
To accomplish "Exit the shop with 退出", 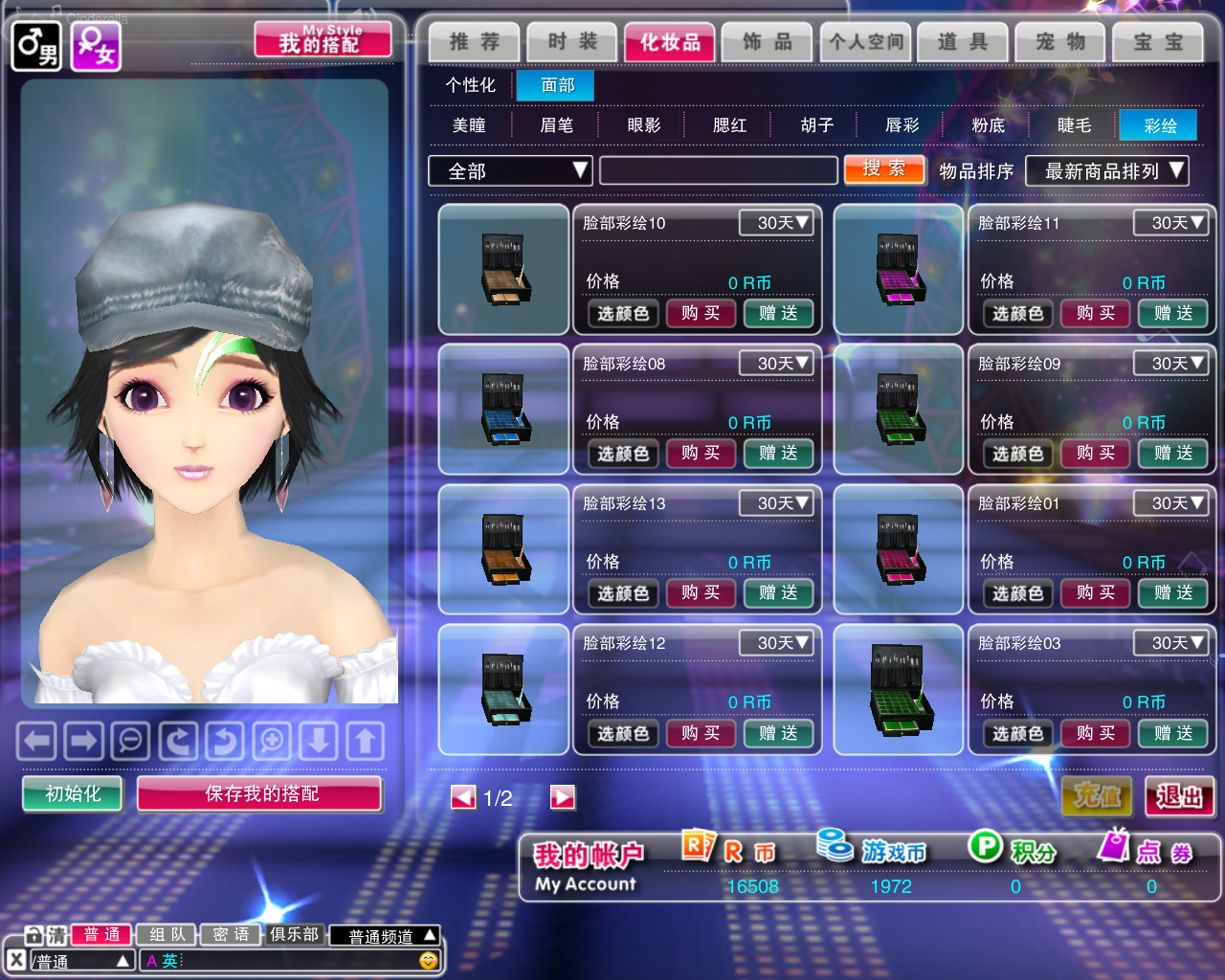I will 1179,796.
